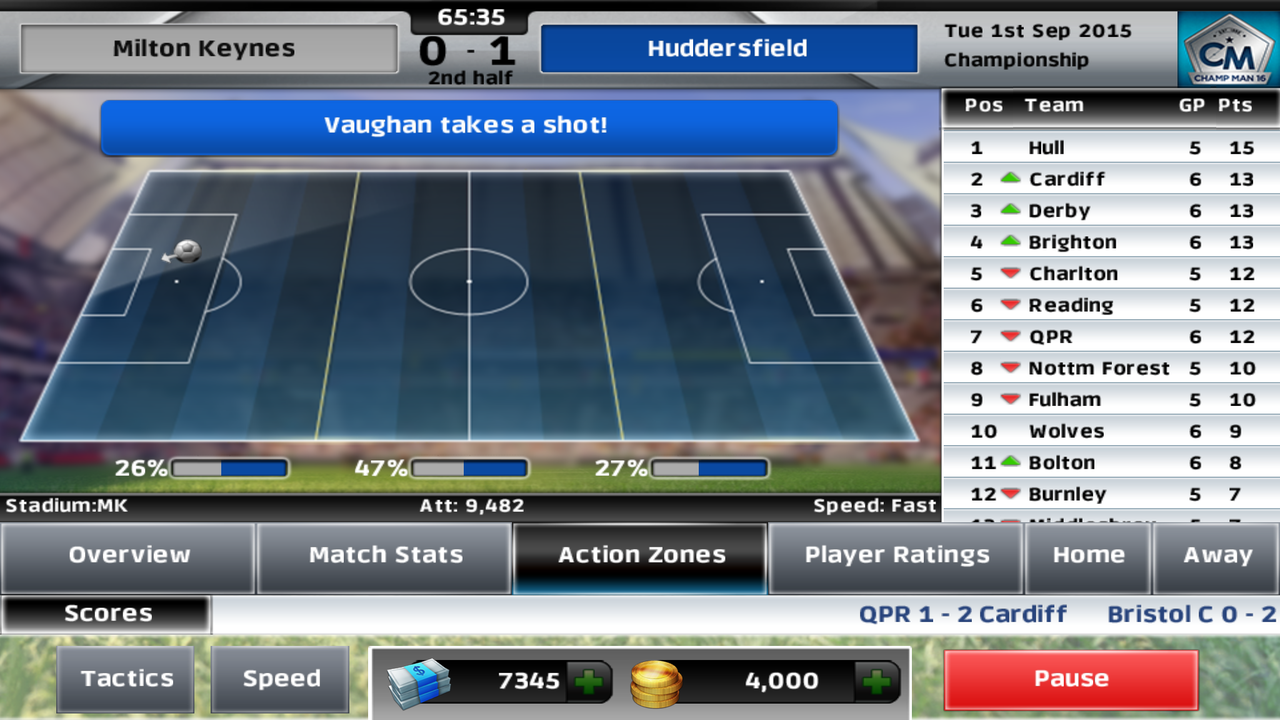The height and width of the screenshot is (720, 1280).
Task: Open the Overview tab
Action: click(x=128, y=556)
